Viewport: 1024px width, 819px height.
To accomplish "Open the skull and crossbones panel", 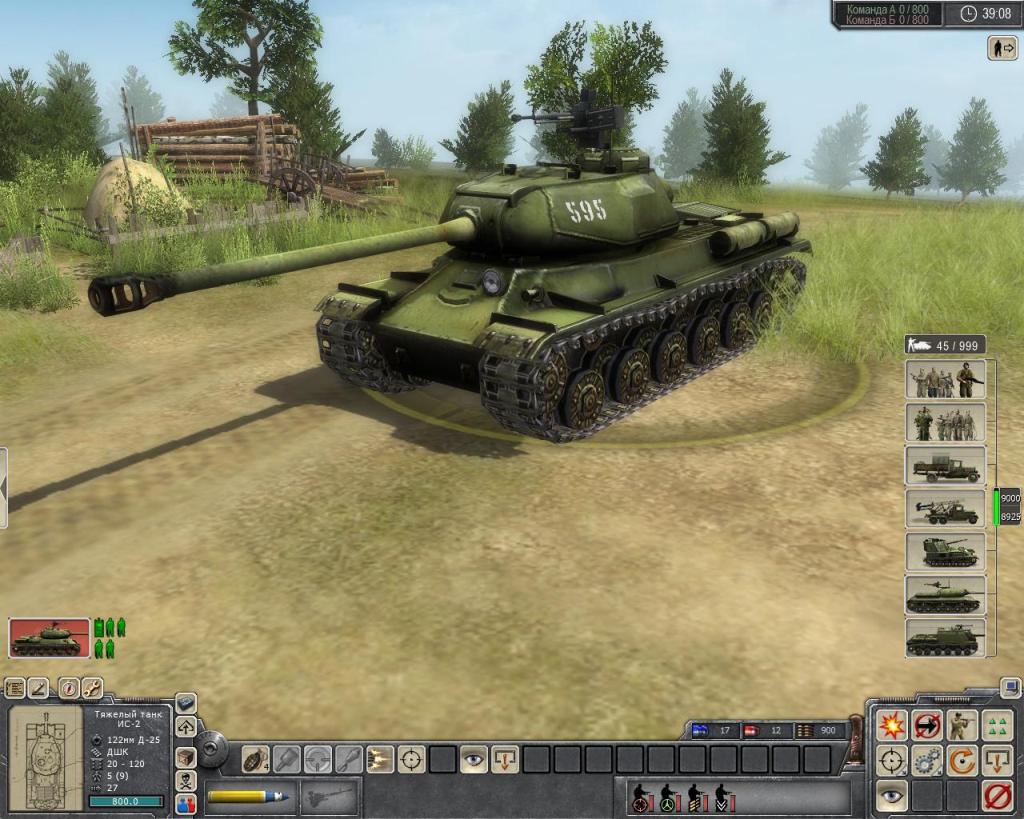I will point(185,780).
